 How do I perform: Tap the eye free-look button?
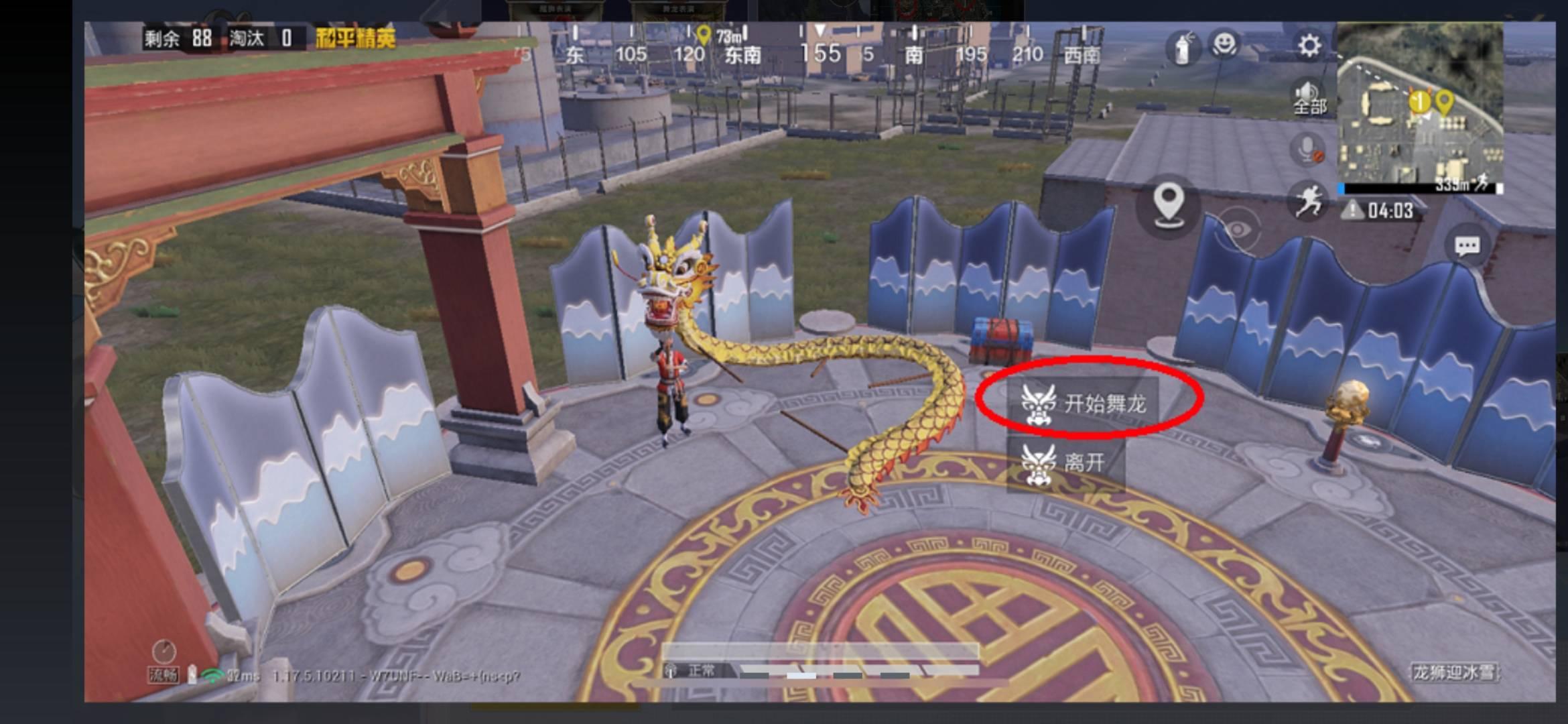click(1237, 230)
